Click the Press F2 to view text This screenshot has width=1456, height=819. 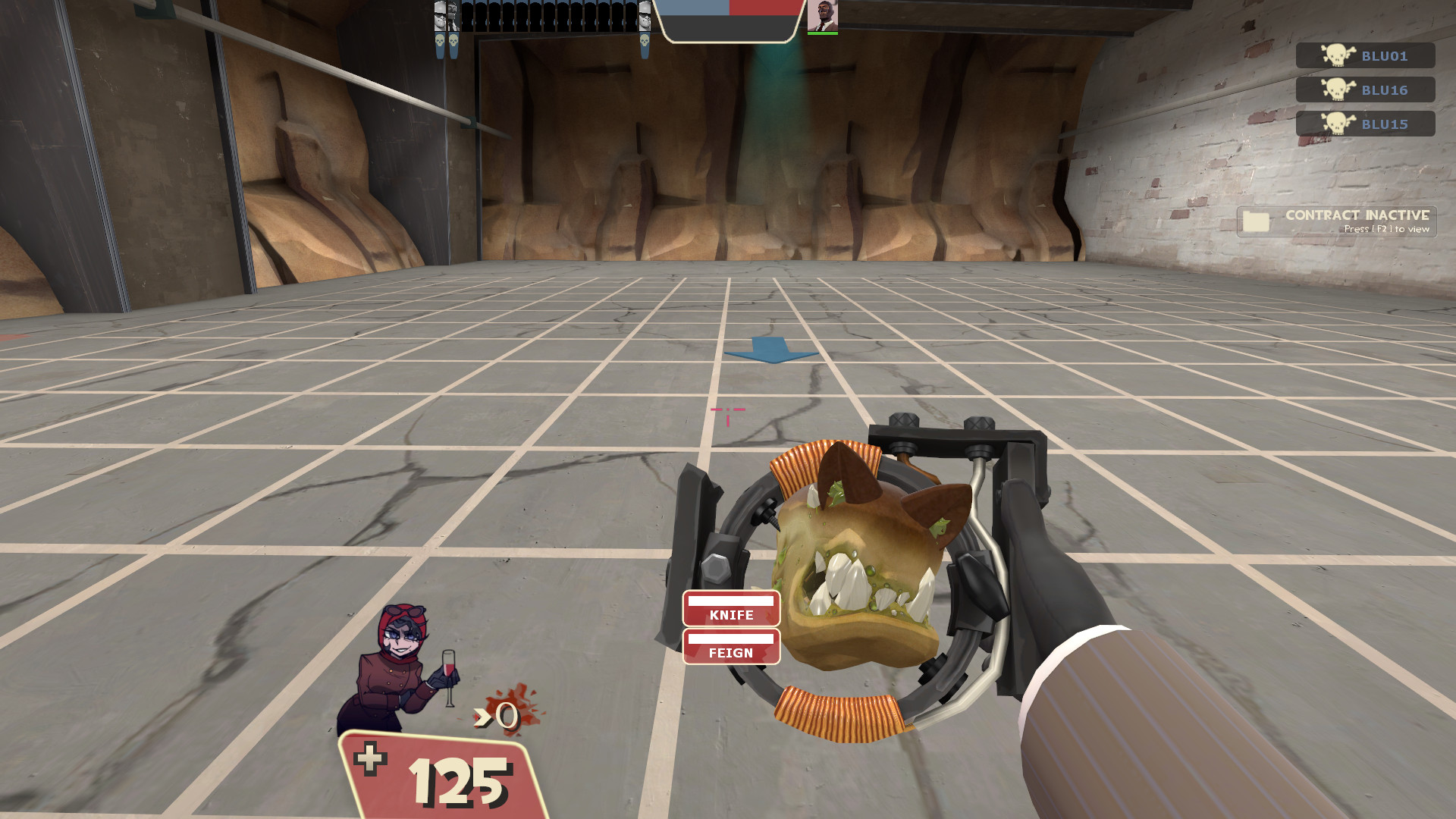pos(1387,230)
